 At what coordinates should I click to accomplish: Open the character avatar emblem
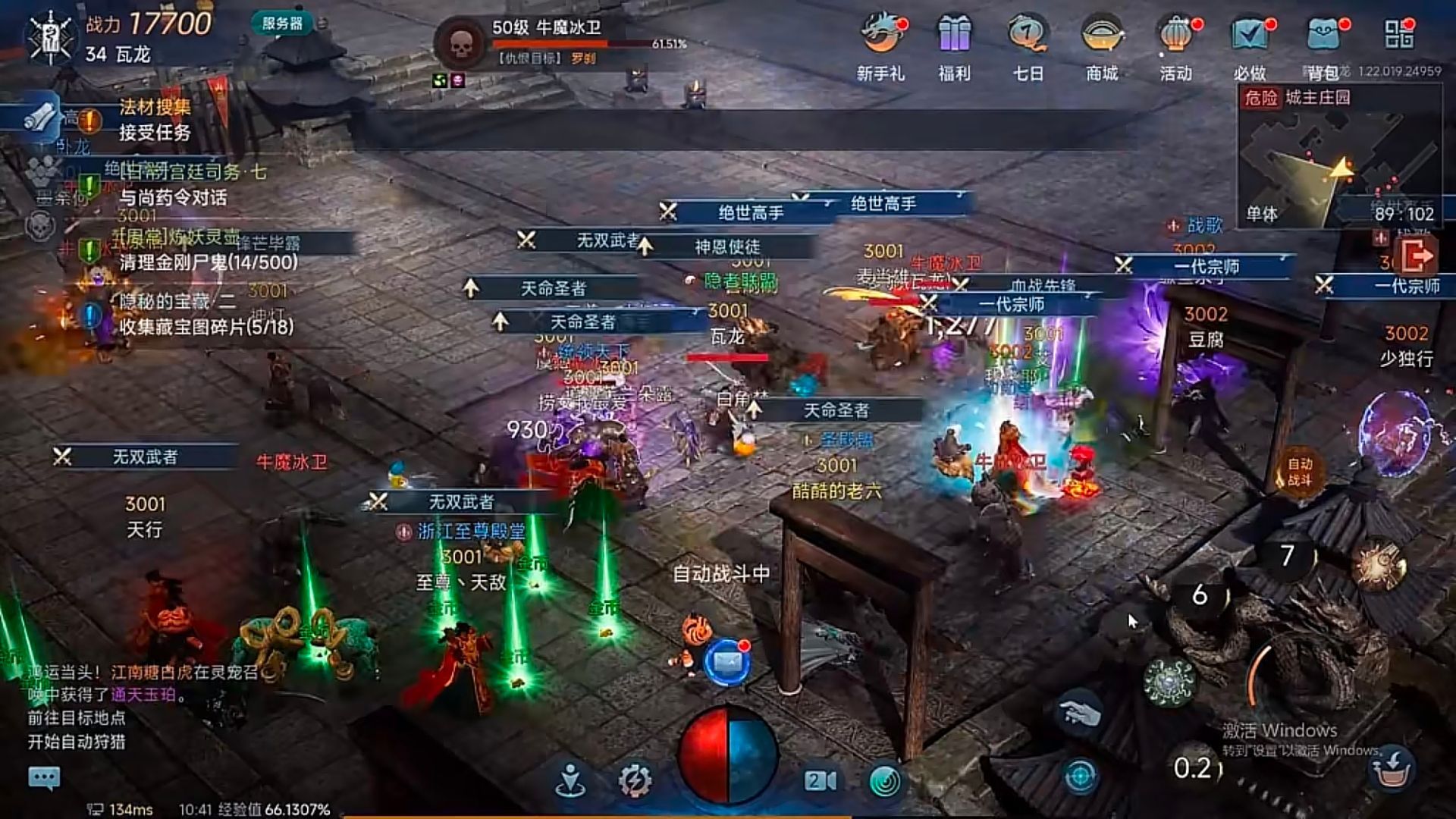click(x=51, y=36)
